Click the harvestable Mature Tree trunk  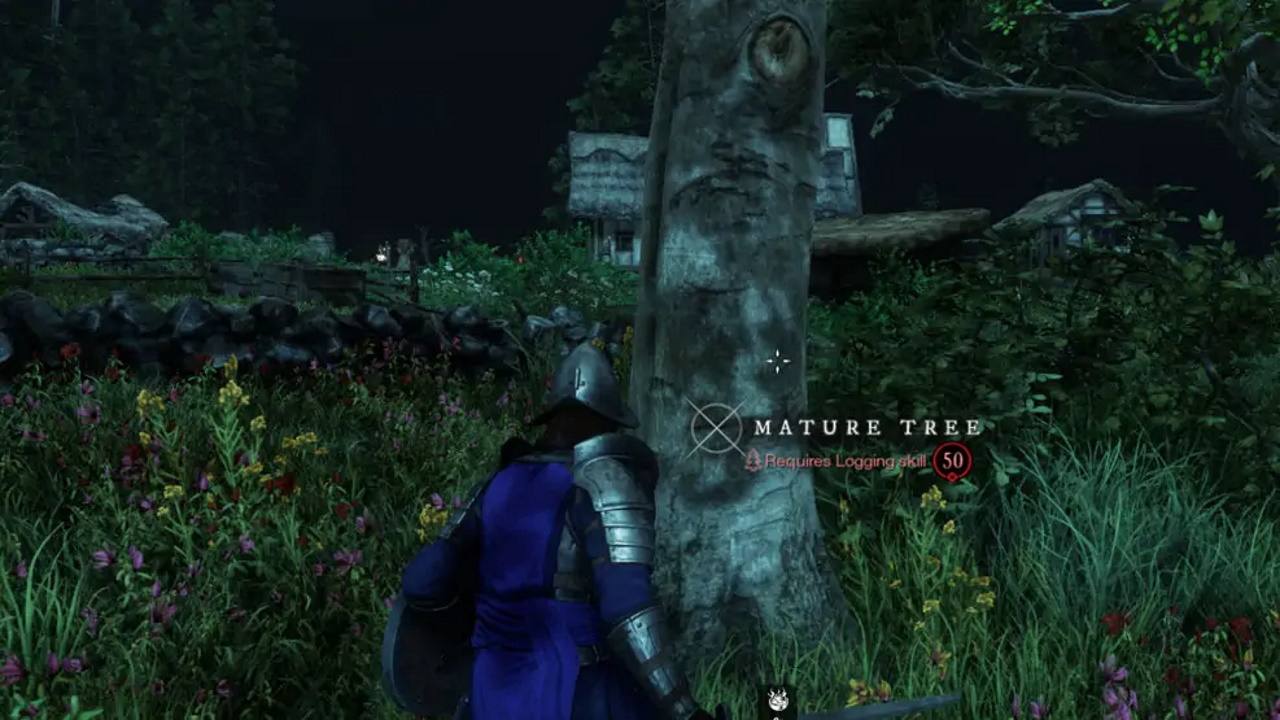tap(710, 300)
